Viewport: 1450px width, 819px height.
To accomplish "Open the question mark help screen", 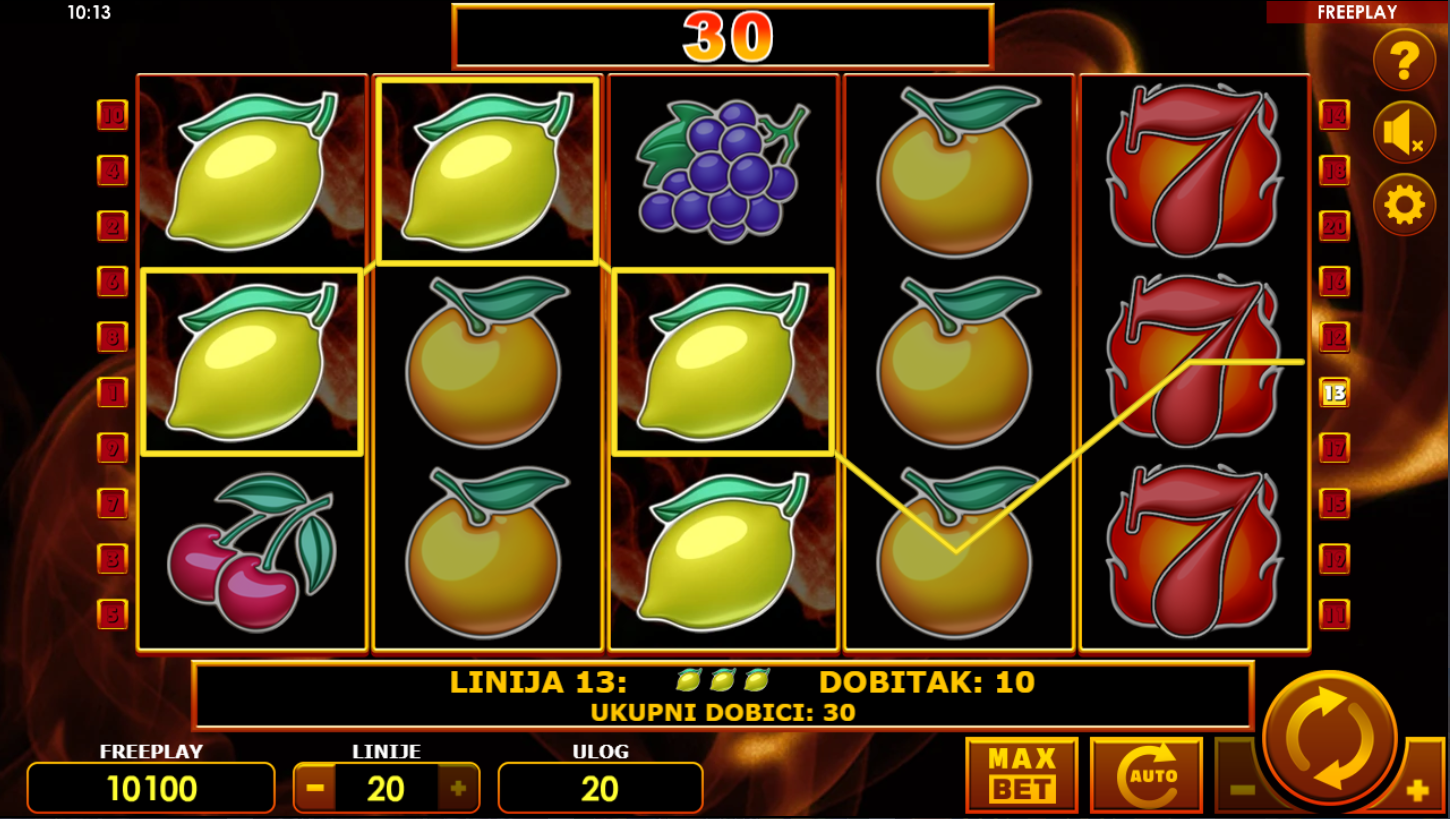I will [1404, 61].
